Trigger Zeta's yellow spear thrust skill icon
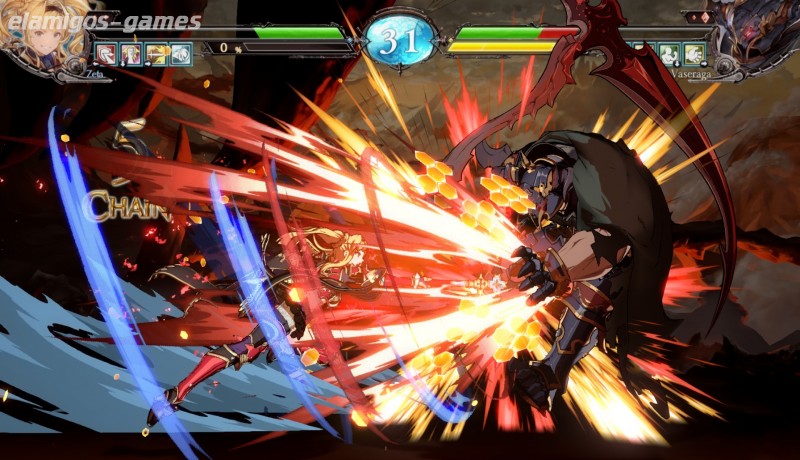Image resolution: width=800 pixels, height=460 pixels. 157,54
